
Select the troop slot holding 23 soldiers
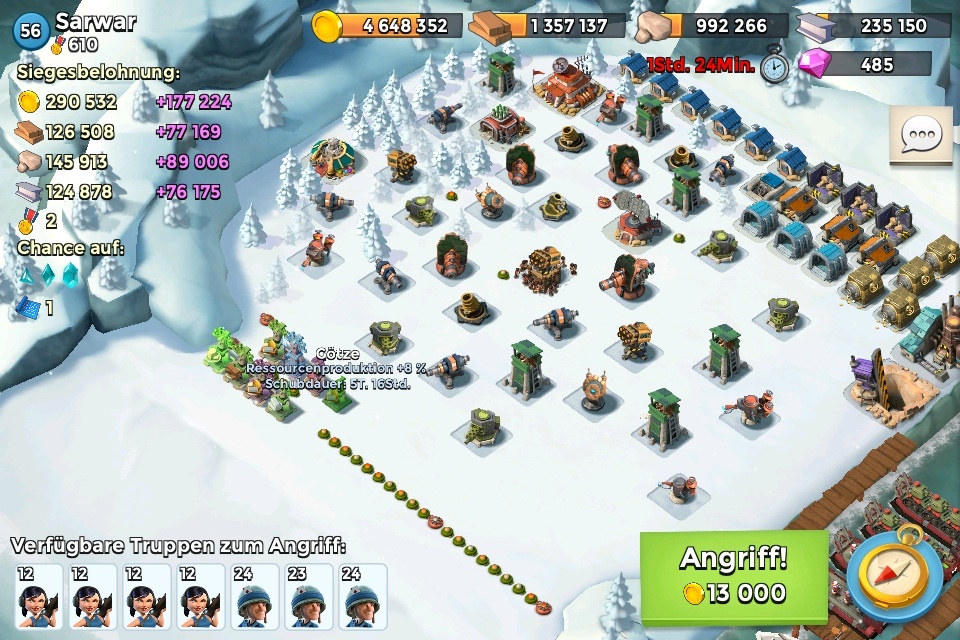pyautogui.click(x=310, y=597)
